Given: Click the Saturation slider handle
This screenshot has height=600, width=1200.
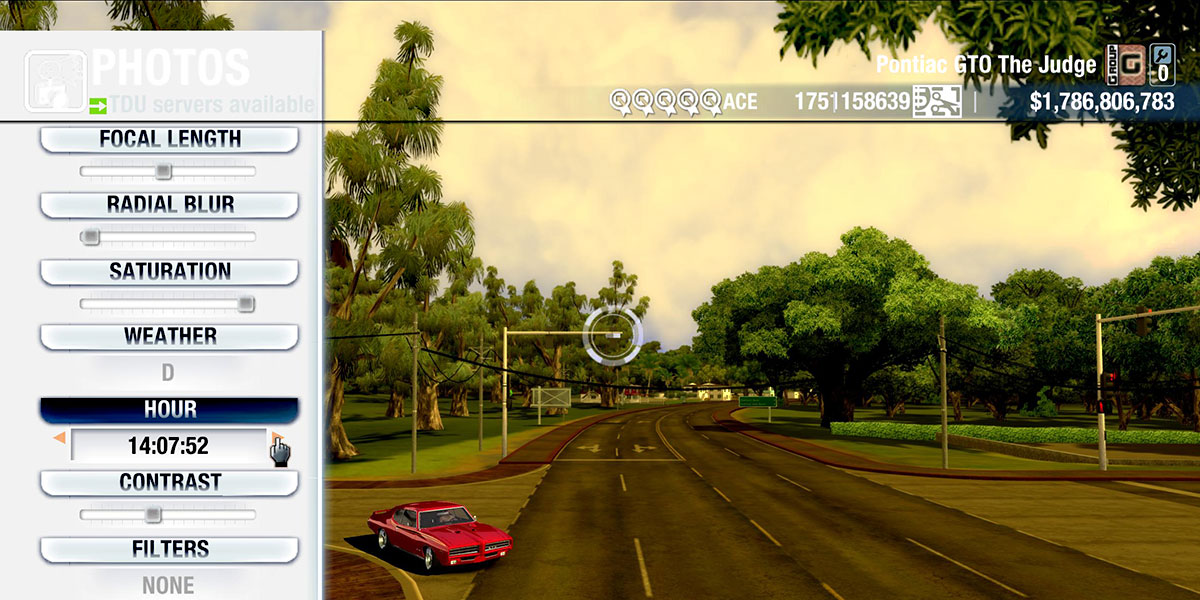Looking at the screenshot, I should click(x=245, y=304).
